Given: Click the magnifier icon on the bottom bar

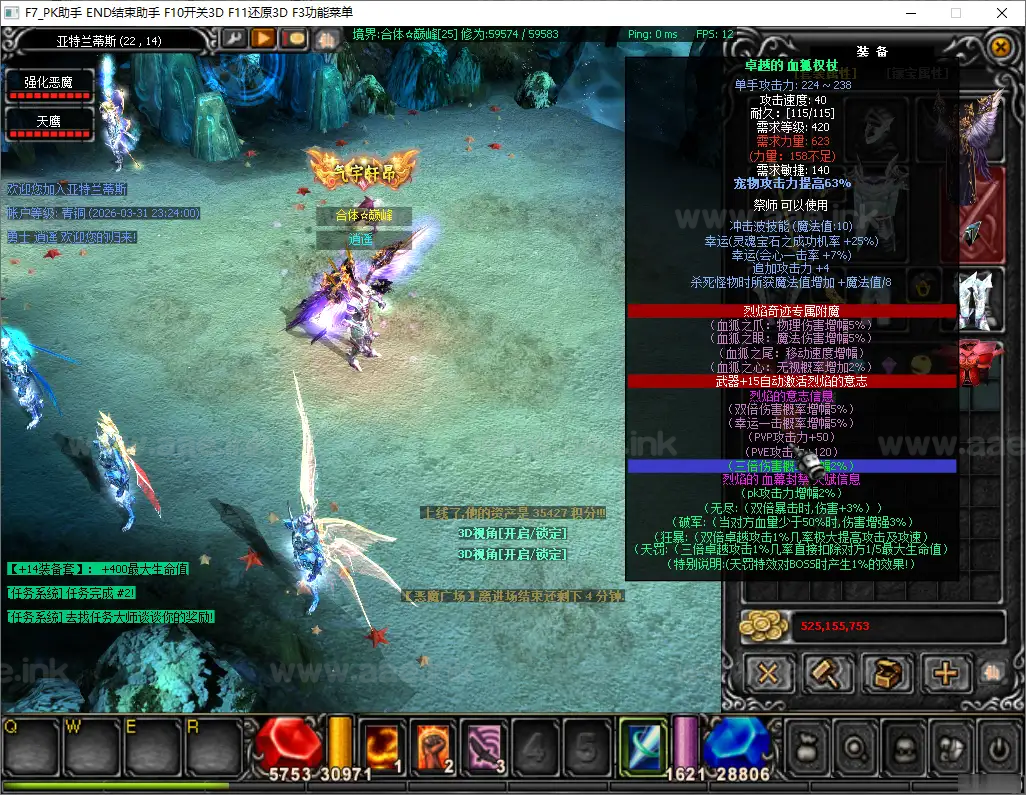Looking at the screenshot, I should point(855,748).
